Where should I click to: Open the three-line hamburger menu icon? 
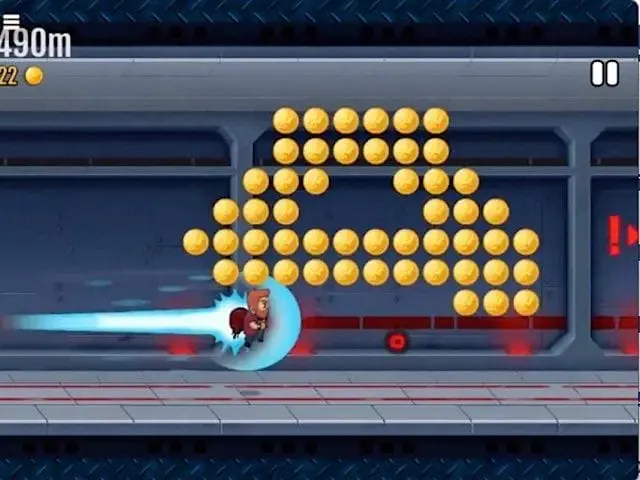pyautogui.click(x=11, y=19)
